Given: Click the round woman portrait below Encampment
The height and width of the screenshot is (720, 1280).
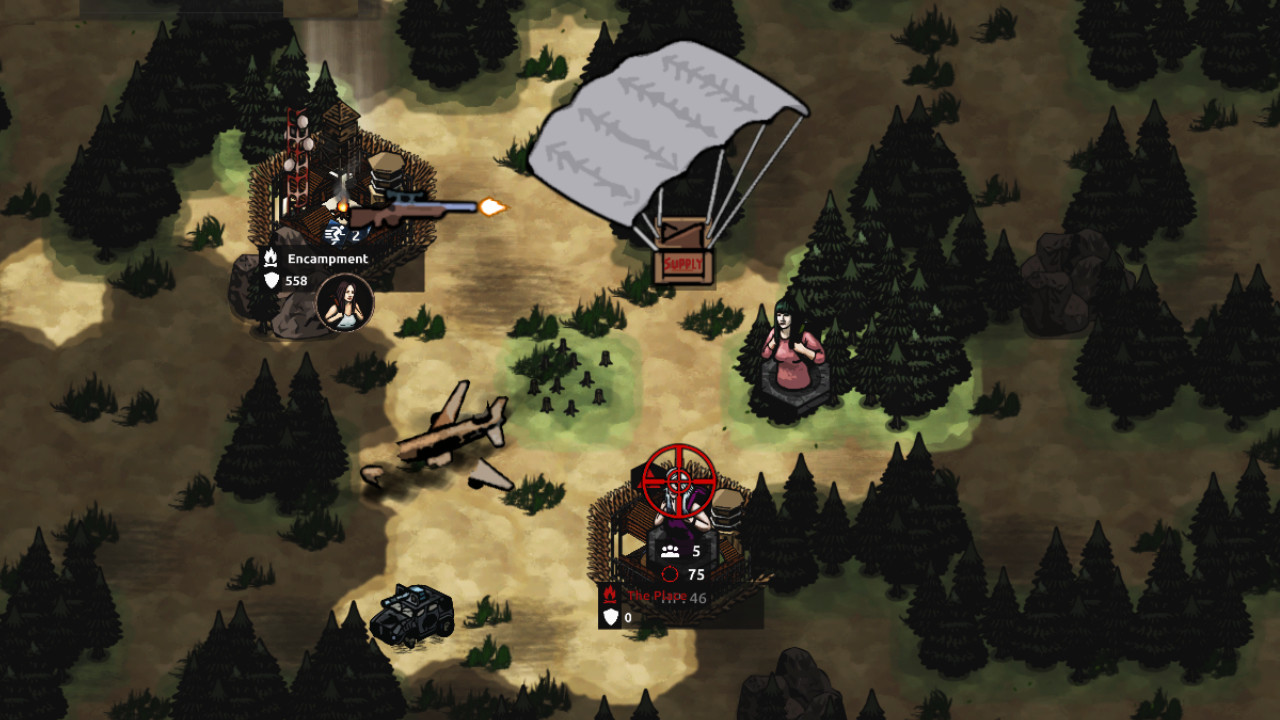Looking at the screenshot, I should (345, 302).
